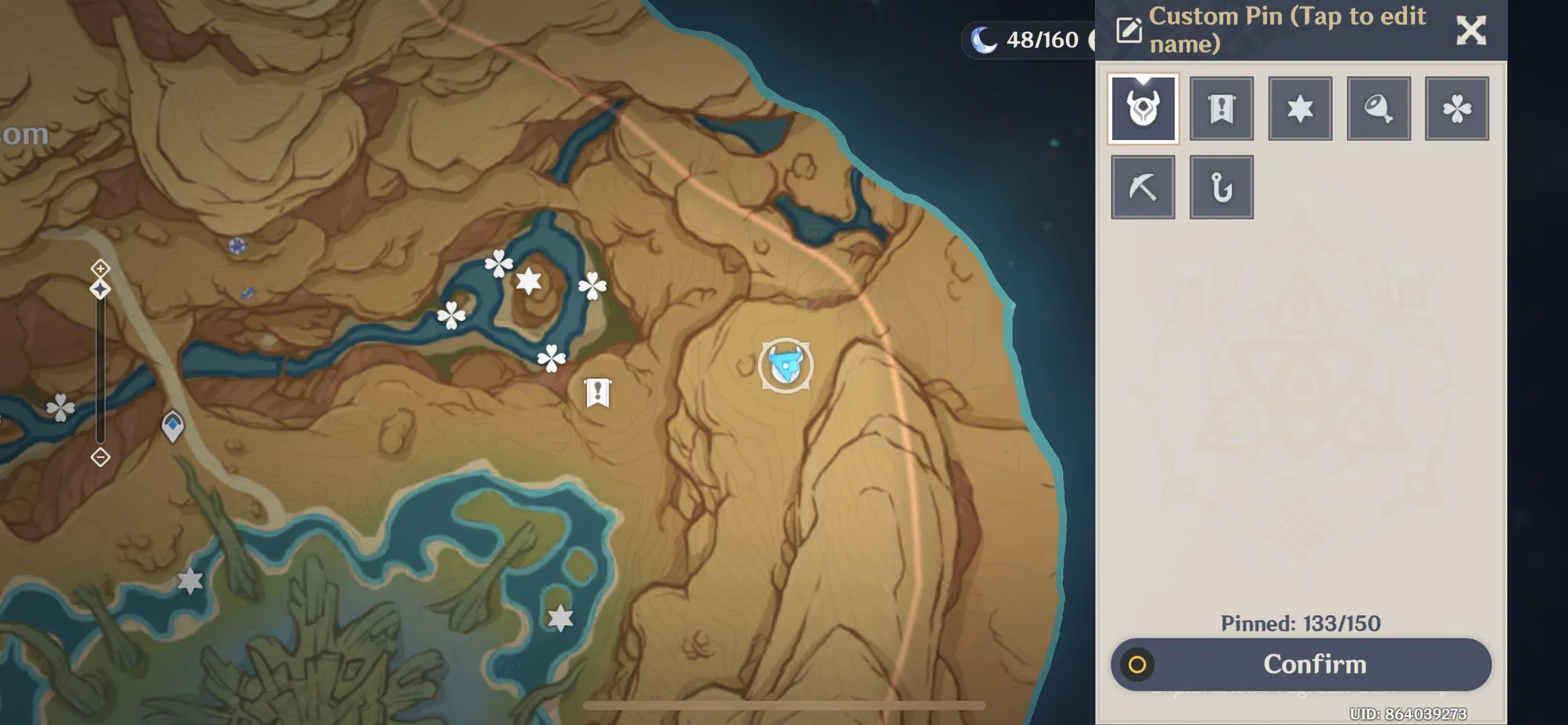Viewport: 1568px width, 725px height.
Task: Zoom in using the plus control
Action: click(99, 268)
